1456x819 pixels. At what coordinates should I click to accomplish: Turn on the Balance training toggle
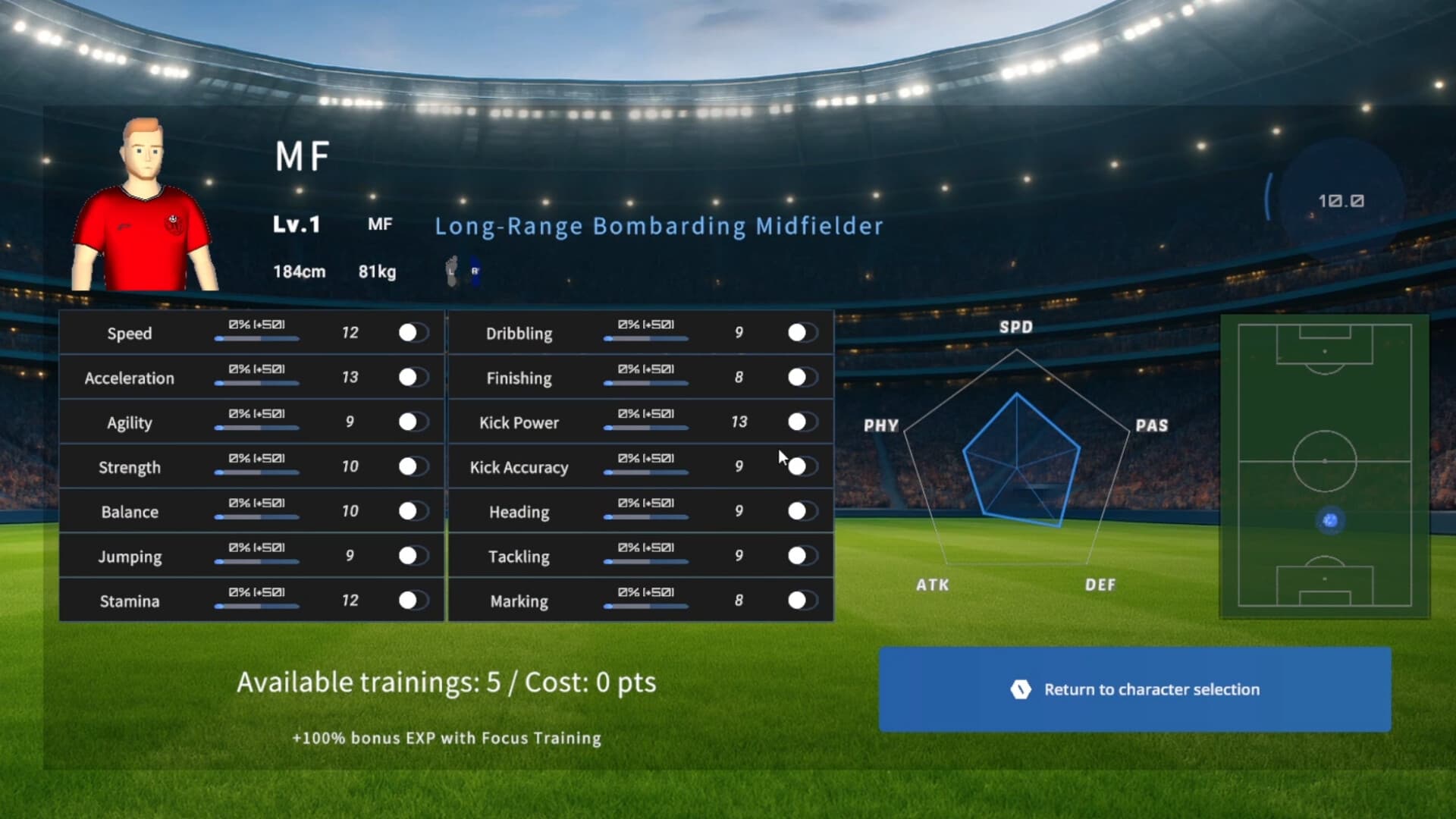[413, 512]
